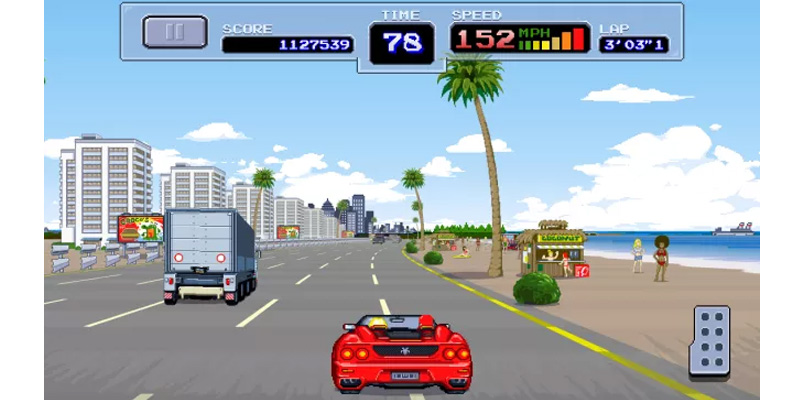Tap the accelerator pedal
This screenshot has height=400, width=799.
click(709, 341)
